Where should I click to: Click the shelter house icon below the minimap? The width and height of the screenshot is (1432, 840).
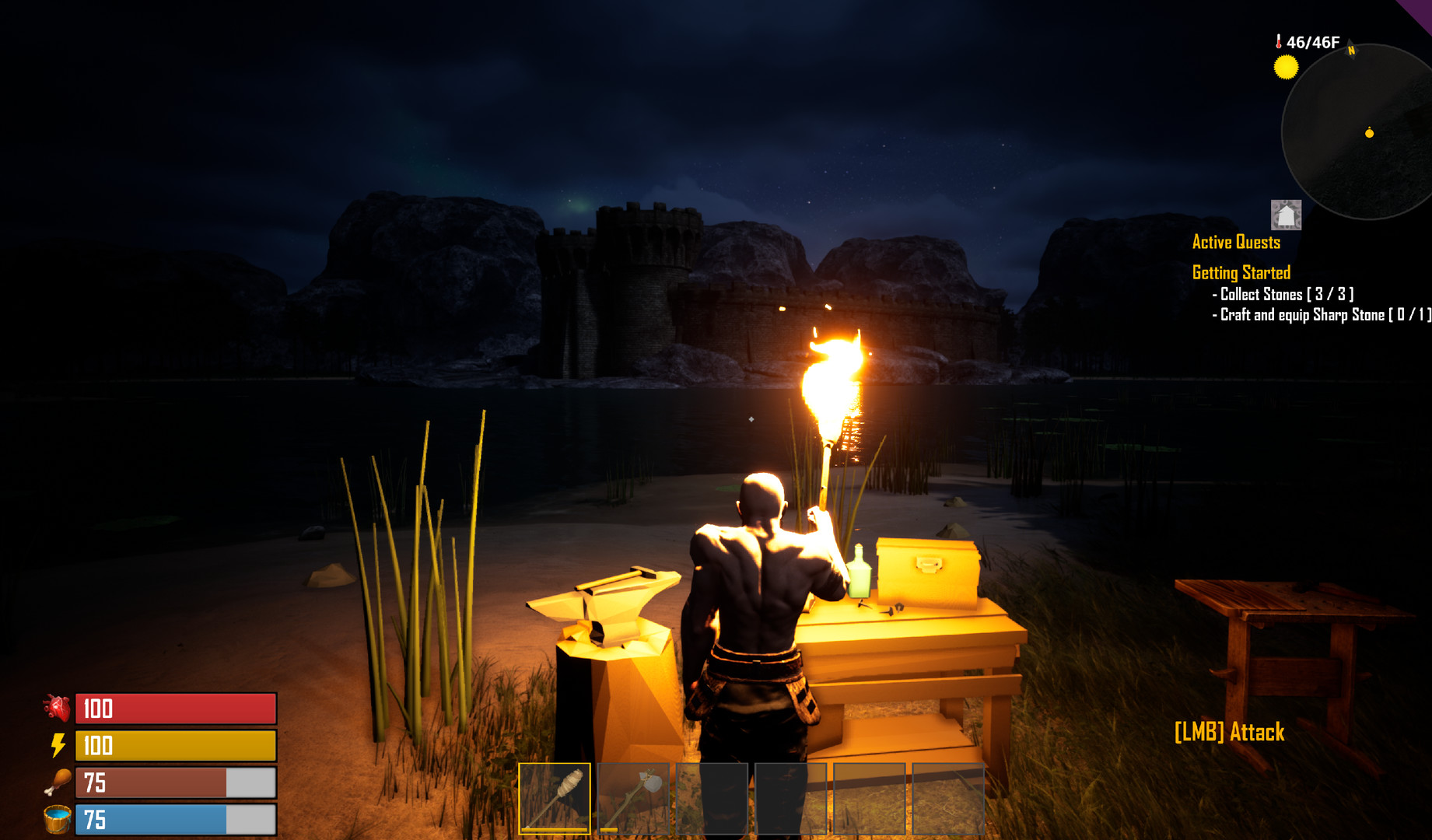(1287, 215)
